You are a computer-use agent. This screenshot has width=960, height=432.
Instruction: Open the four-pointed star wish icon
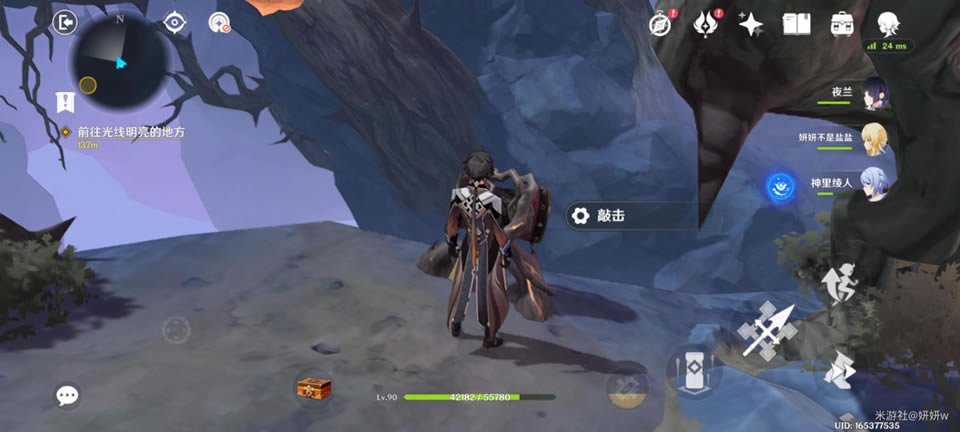pos(751,24)
